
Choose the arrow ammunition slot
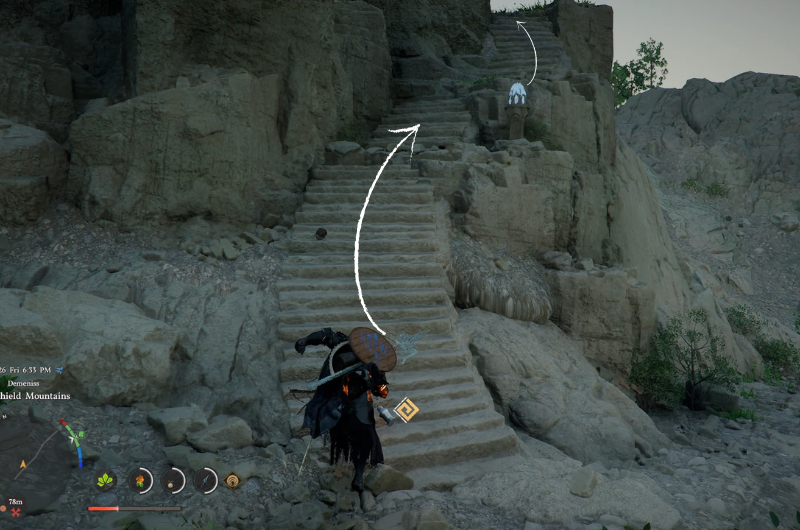click(206, 480)
